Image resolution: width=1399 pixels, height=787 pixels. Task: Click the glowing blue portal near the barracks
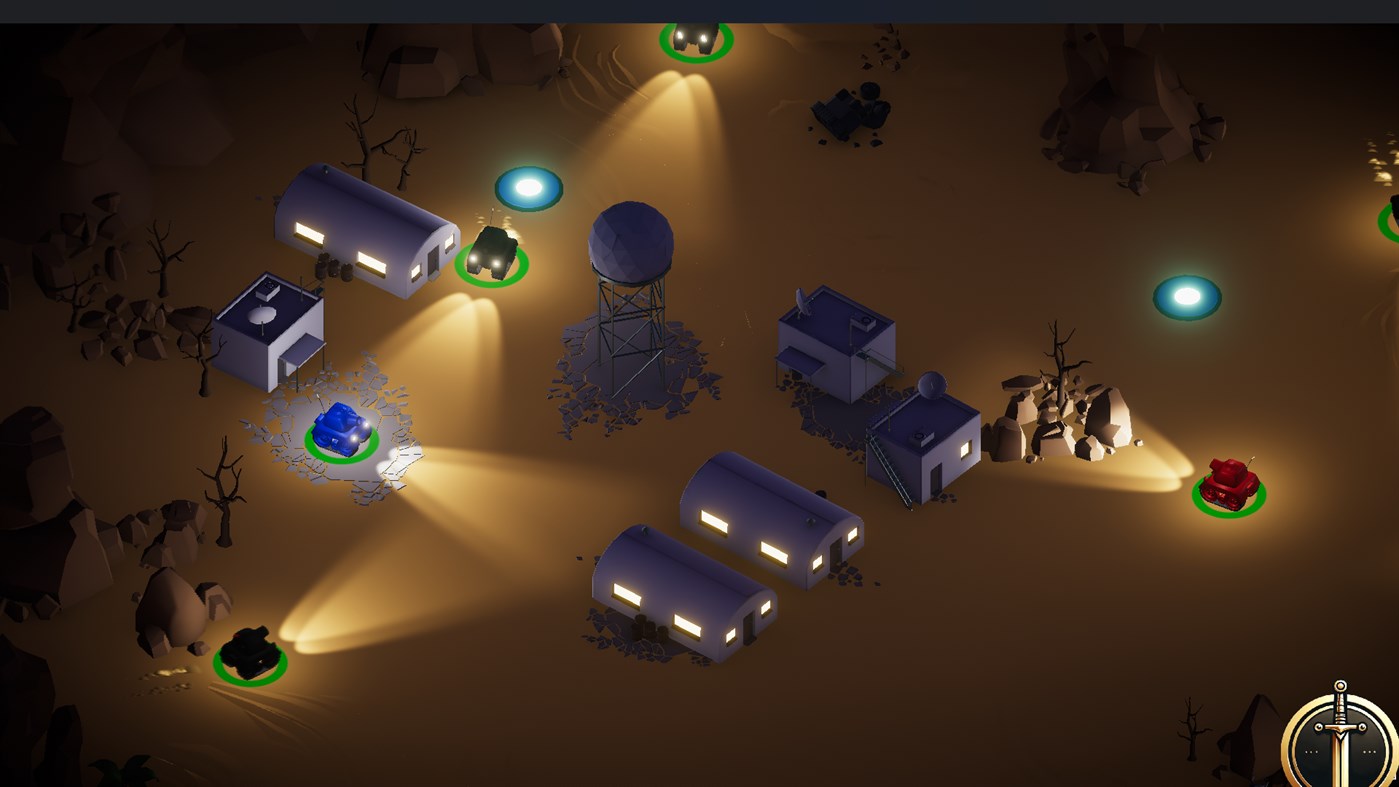pos(528,188)
